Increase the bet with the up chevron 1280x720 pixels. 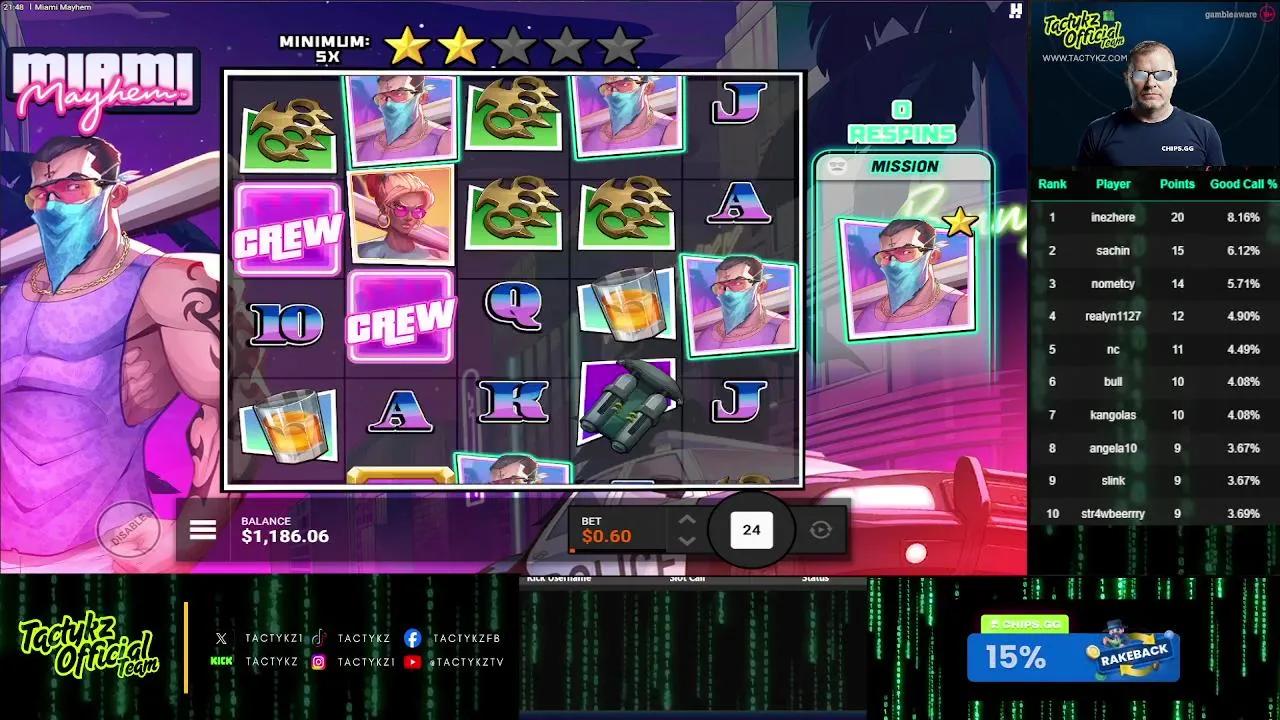[x=687, y=520]
